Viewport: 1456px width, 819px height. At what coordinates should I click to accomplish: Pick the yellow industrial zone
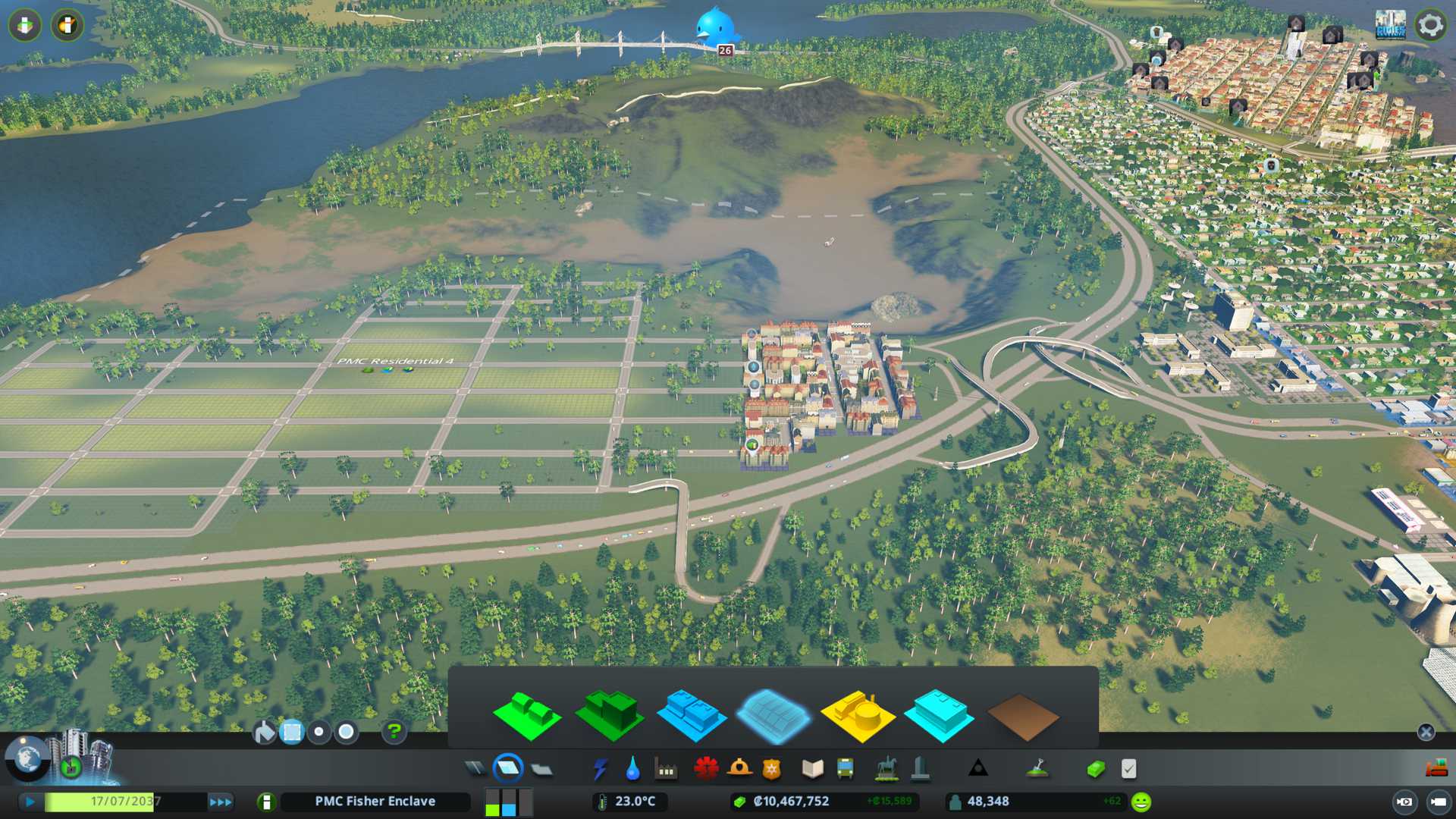[x=858, y=716]
